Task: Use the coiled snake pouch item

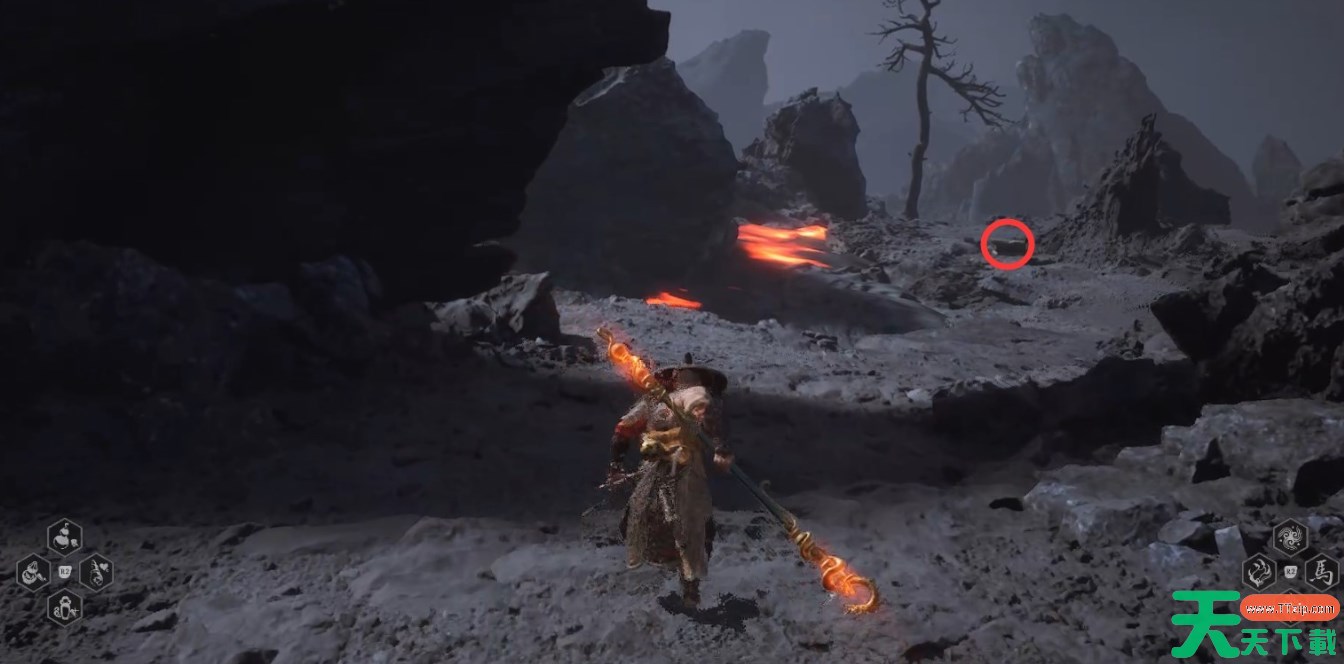Action: point(34,573)
